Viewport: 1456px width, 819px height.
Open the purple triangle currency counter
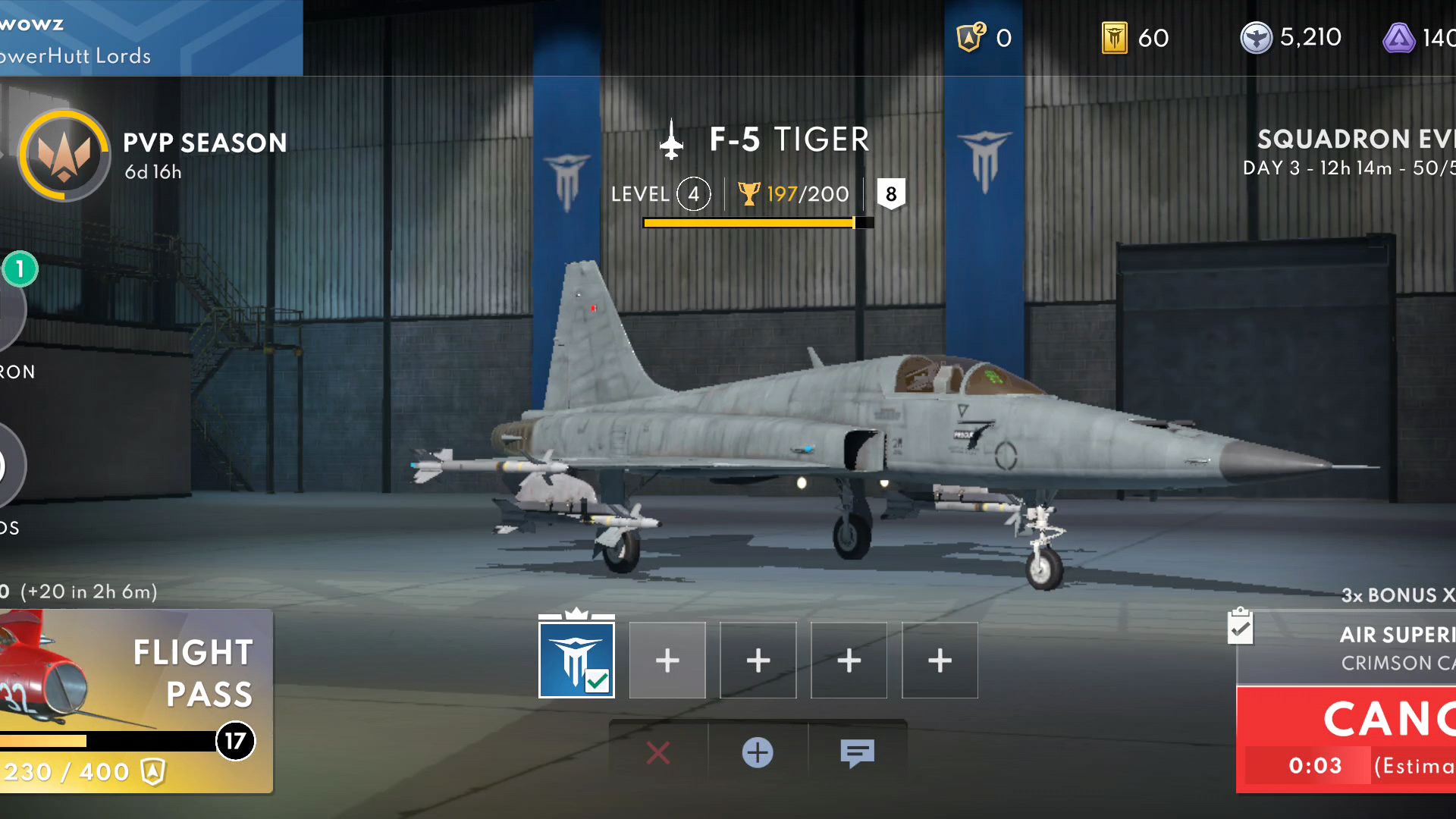1418,38
